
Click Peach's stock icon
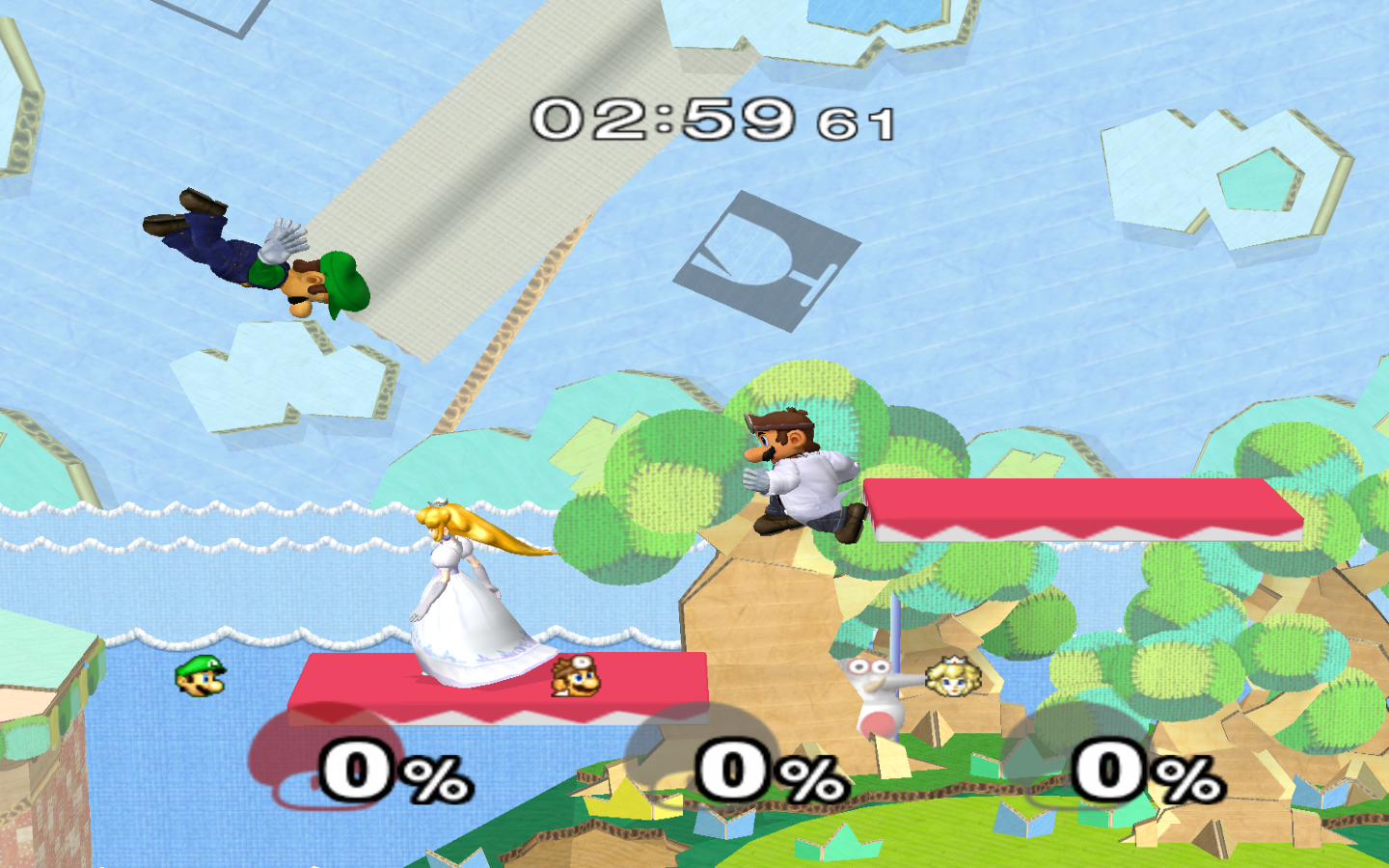coord(952,676)
